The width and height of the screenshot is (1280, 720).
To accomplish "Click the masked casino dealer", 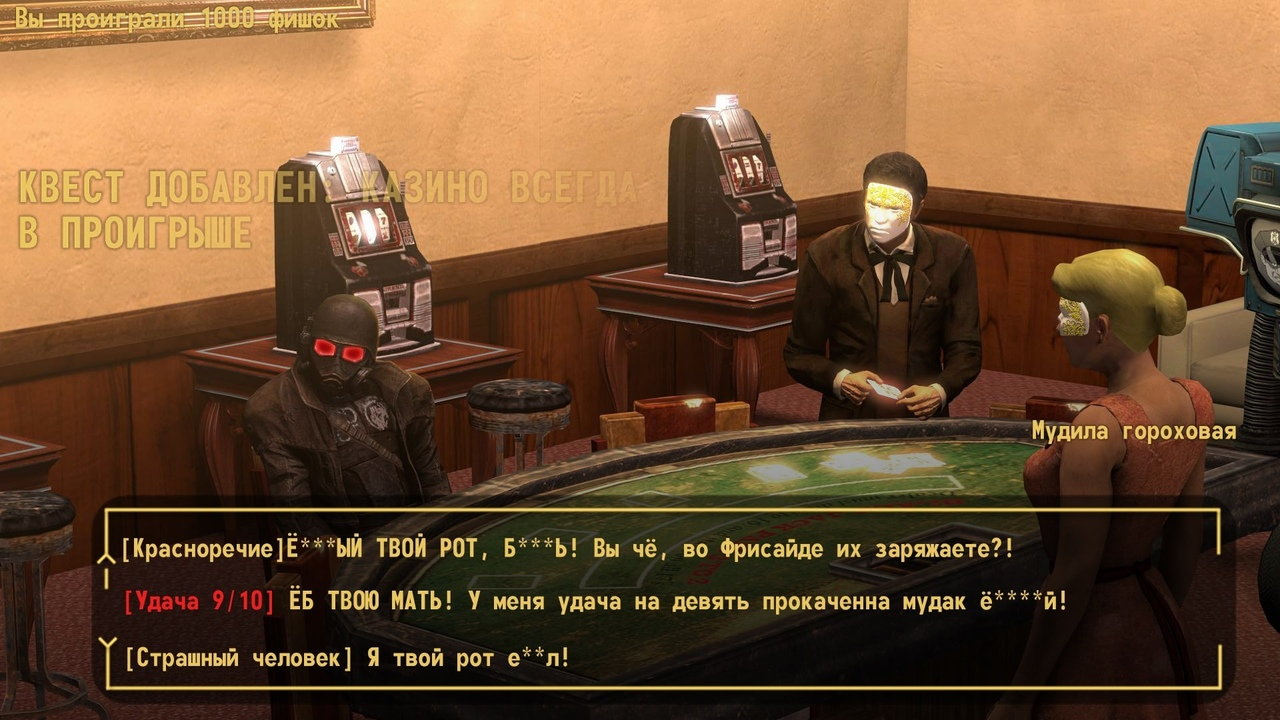I will pos(890,280).
